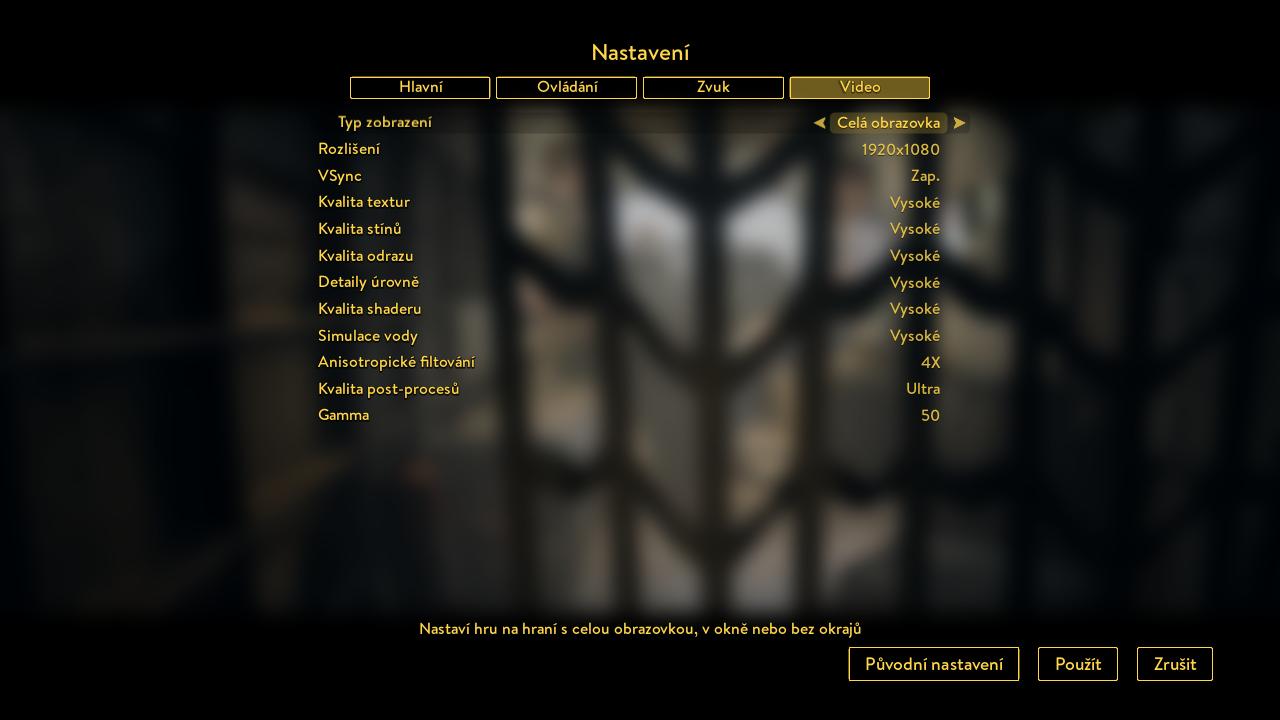The image size is (1280, 720).
Task: Select the Zvuk tab
Action: pos(713,88)
